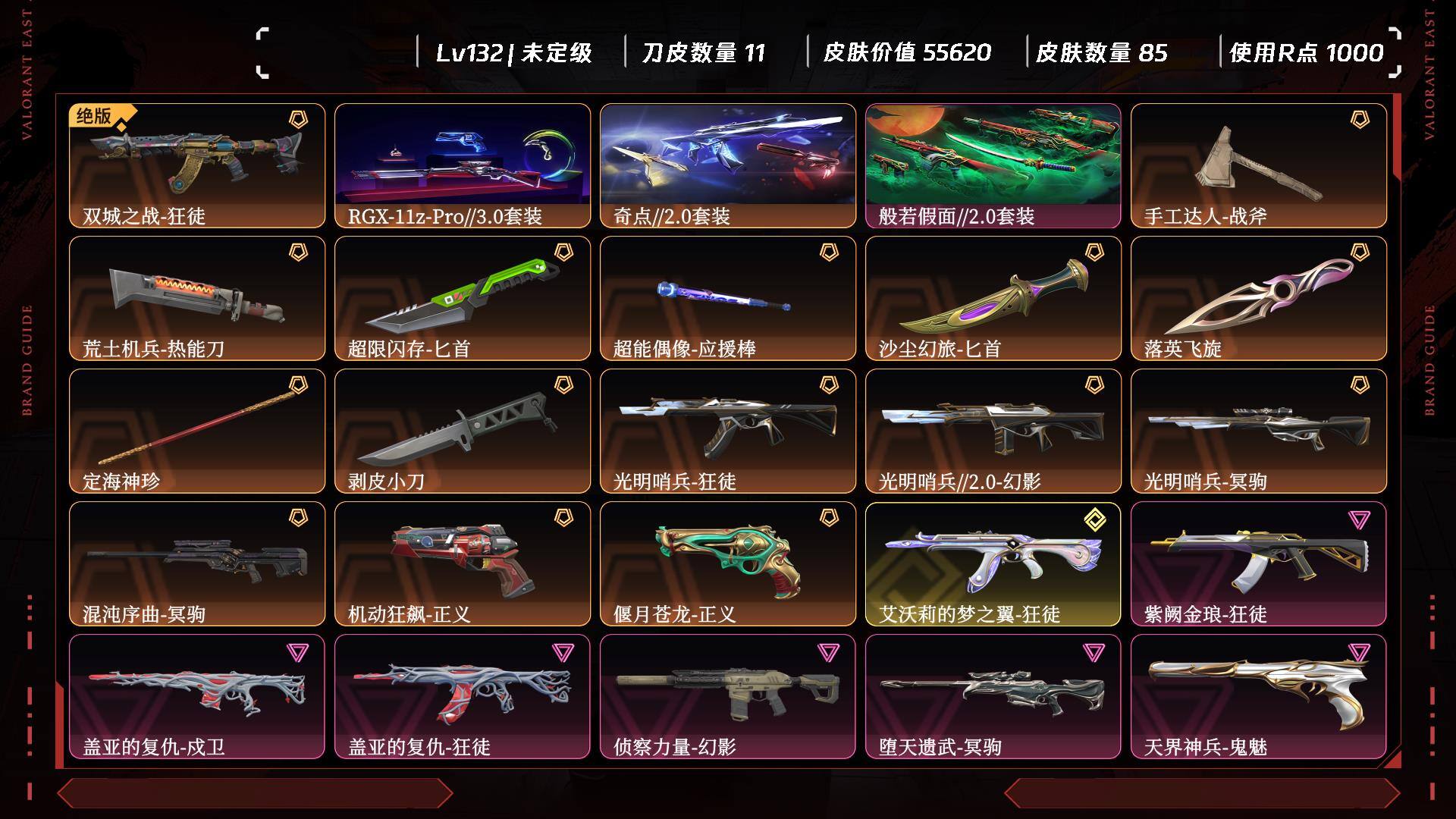Select the 双城之战-狂徒 skin card
This screenshot has width=1456, height=819.
(x=197, y=165)
